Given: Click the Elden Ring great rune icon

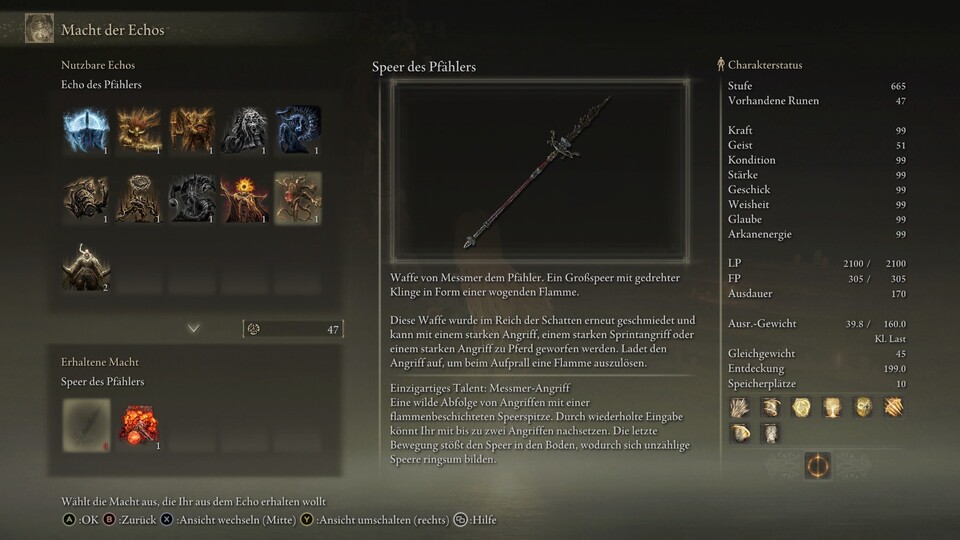Looking at the screenshot, I should (817, 466).
